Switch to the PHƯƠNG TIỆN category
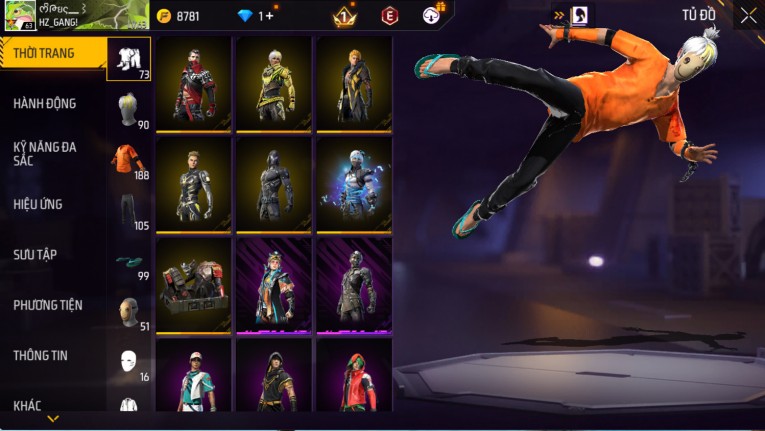765x431 pixels. [x=48, y=305]
